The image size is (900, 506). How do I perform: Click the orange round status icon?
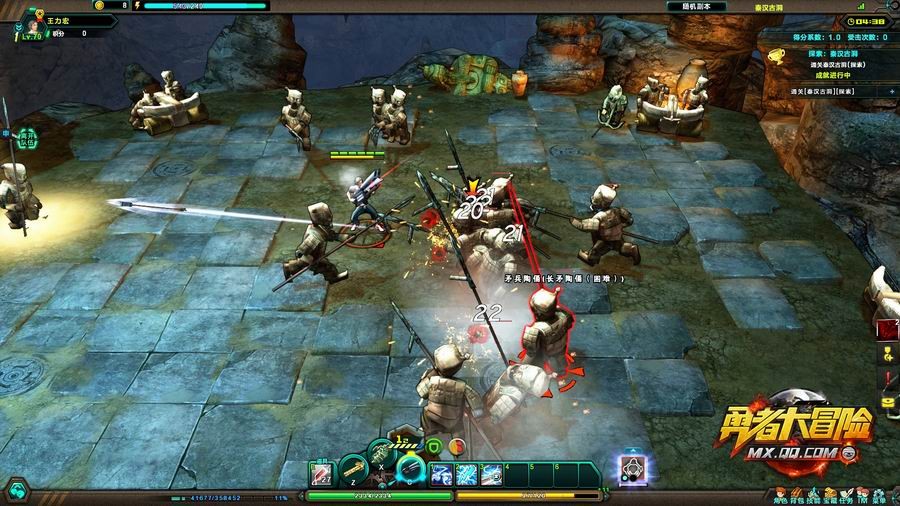pos(456,447)
